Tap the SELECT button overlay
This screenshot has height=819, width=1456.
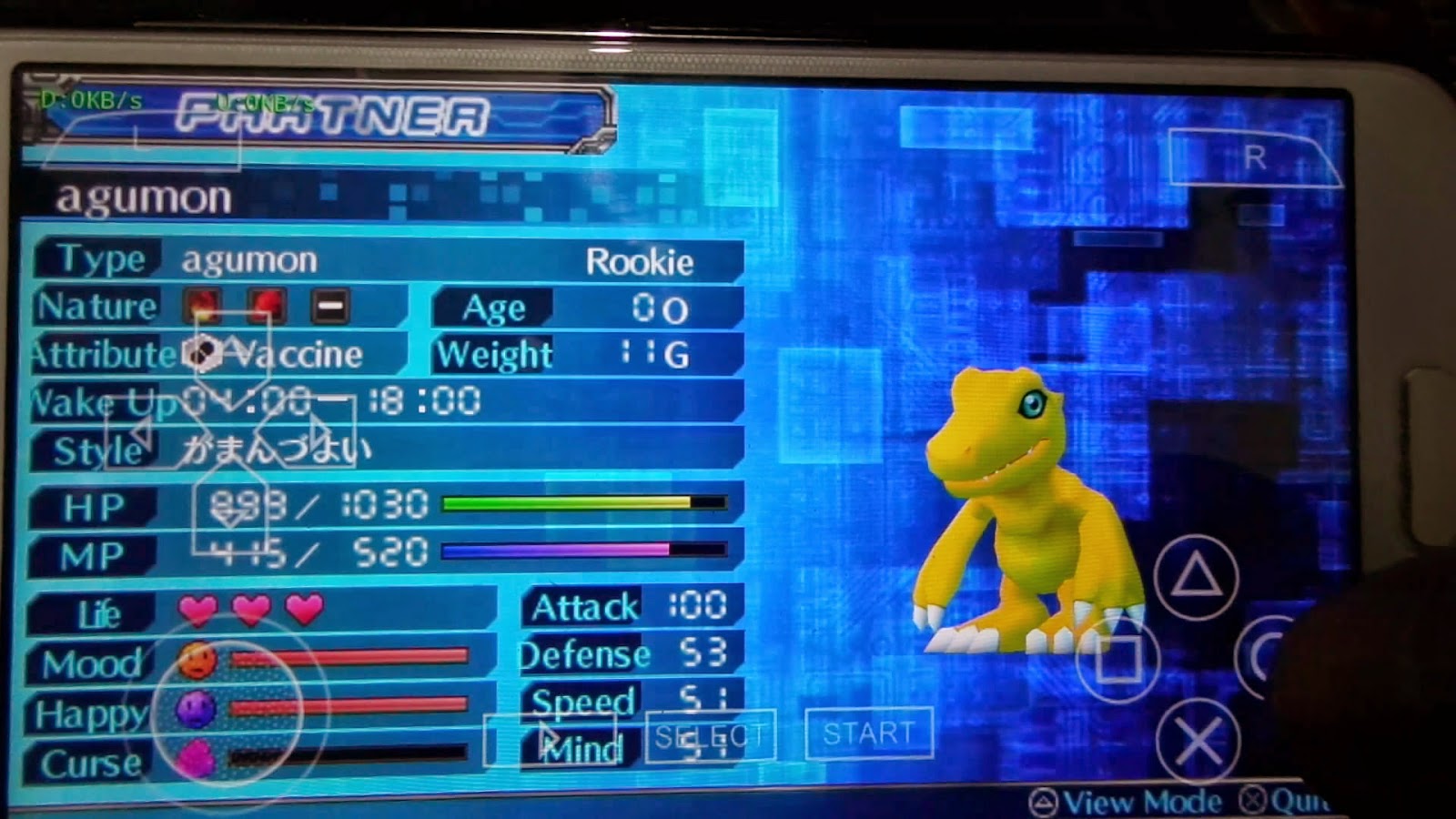pyautogui.click(x=712, y=733)
